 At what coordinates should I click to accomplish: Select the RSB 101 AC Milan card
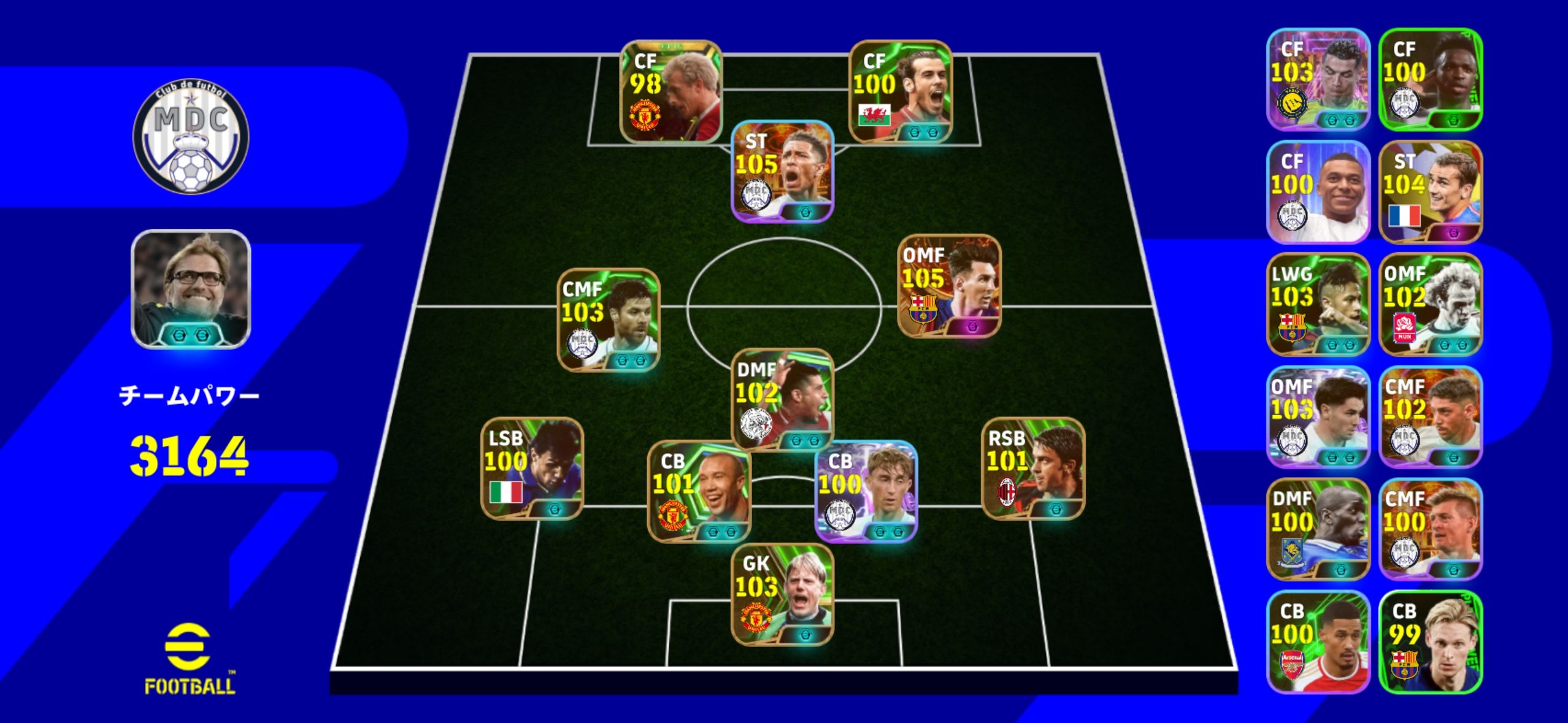[1033, 469]
